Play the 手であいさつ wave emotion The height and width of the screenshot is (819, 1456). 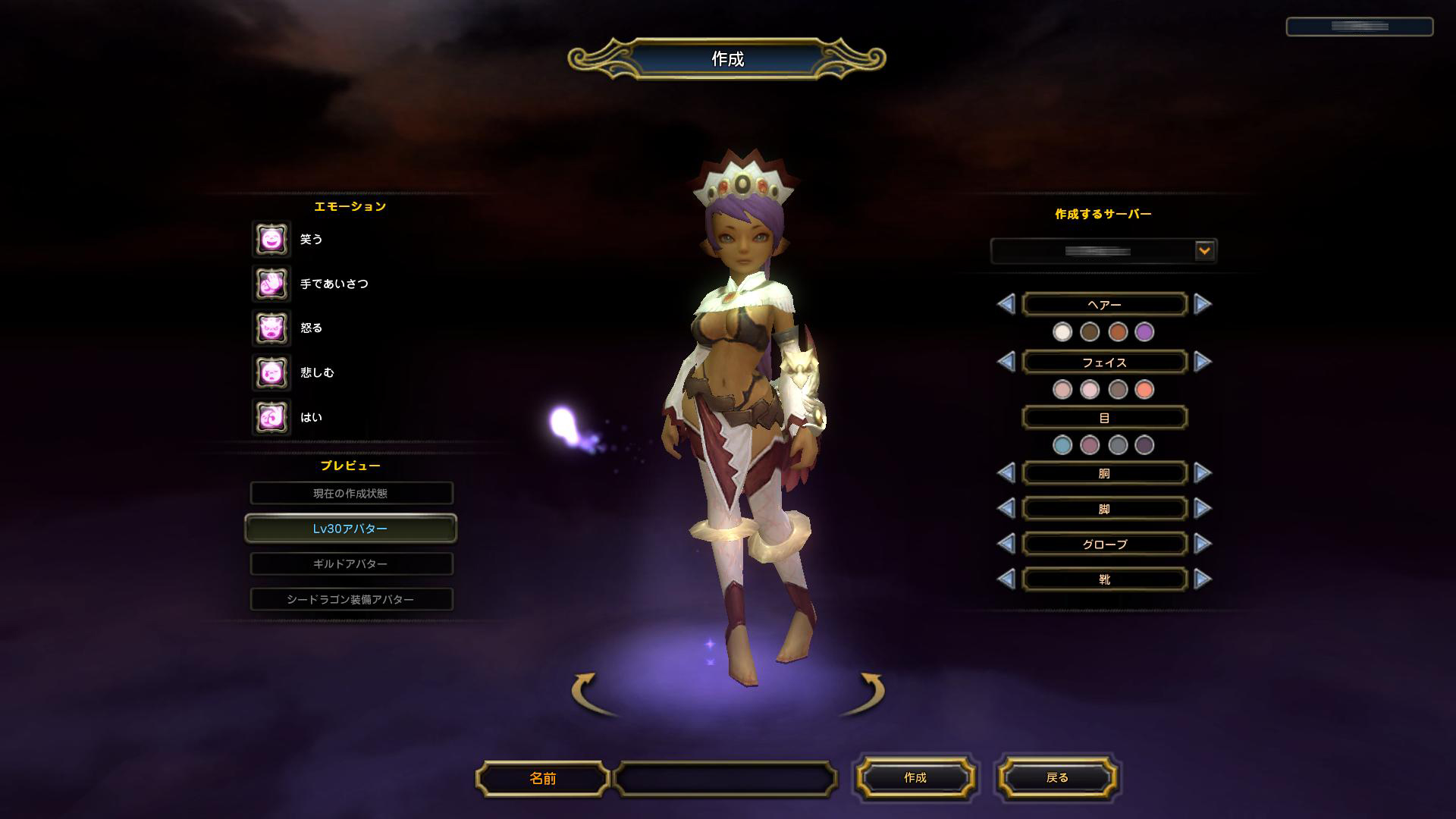click(x=271, y=284)
